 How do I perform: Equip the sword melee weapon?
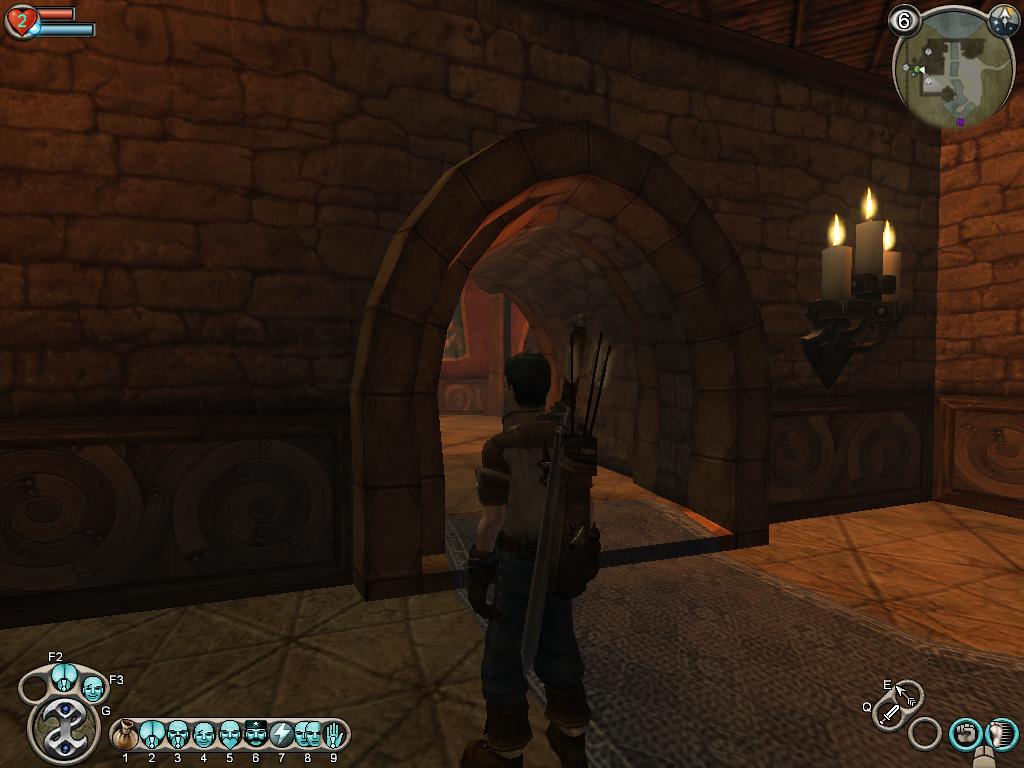click(888, 714)
